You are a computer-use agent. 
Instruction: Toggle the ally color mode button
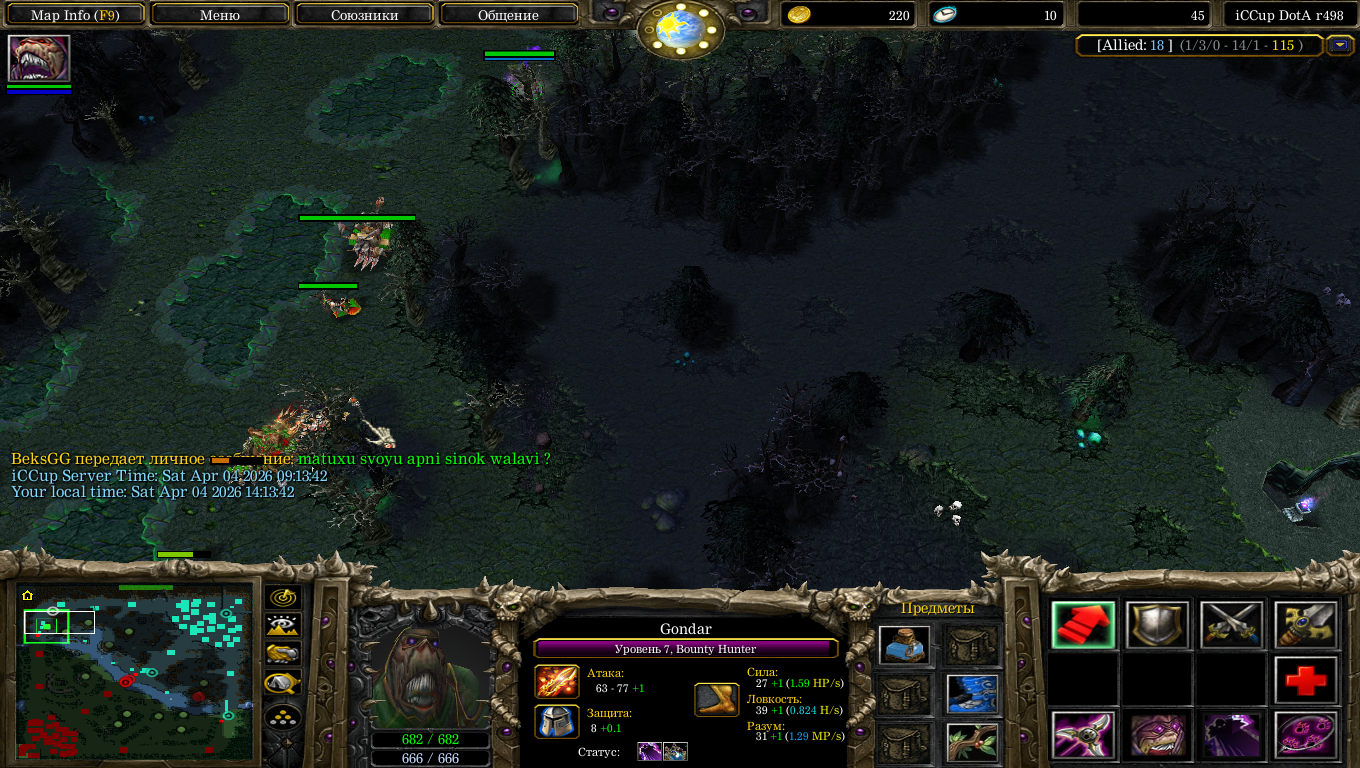coord(284,654)
